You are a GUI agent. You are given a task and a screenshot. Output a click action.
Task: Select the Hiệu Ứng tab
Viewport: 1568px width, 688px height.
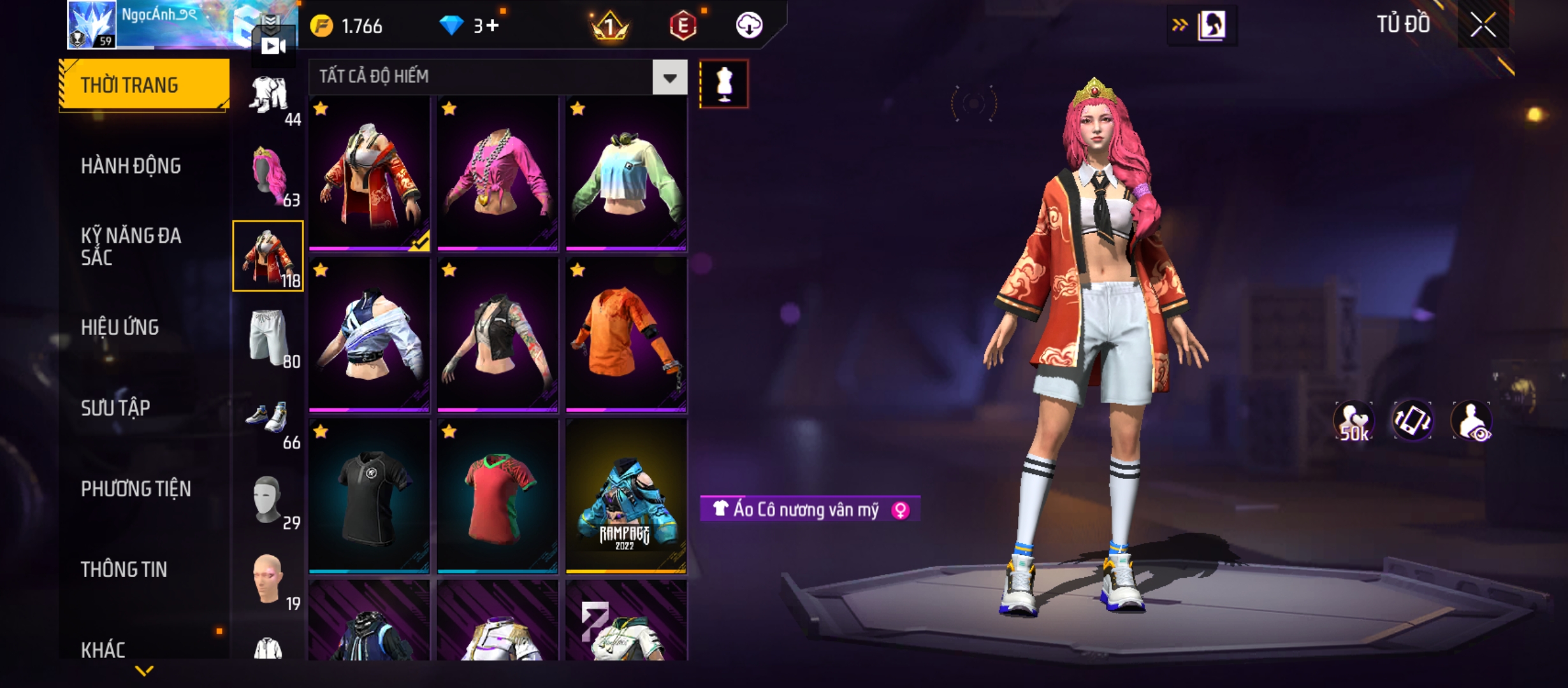tap(120, 327)
